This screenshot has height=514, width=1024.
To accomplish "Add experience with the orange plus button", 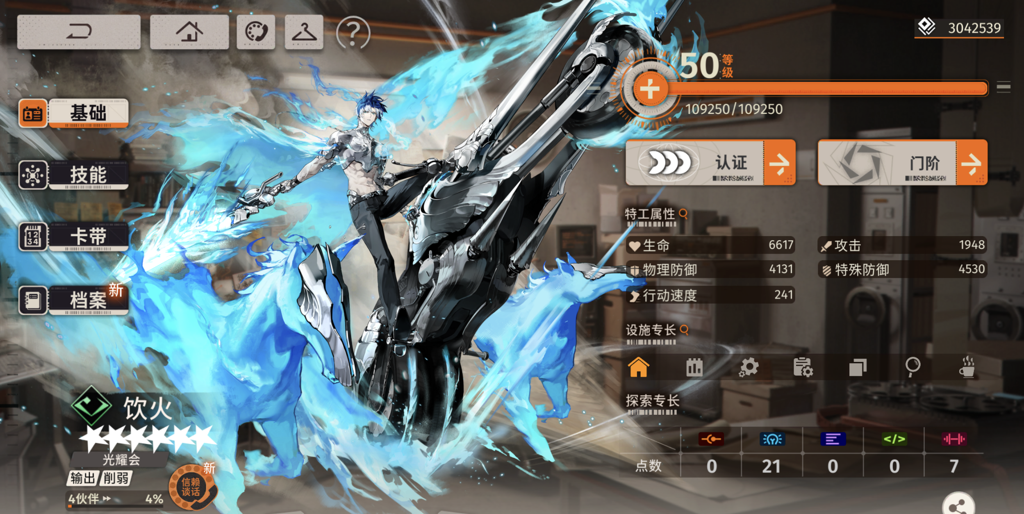I will coord(649,89).
